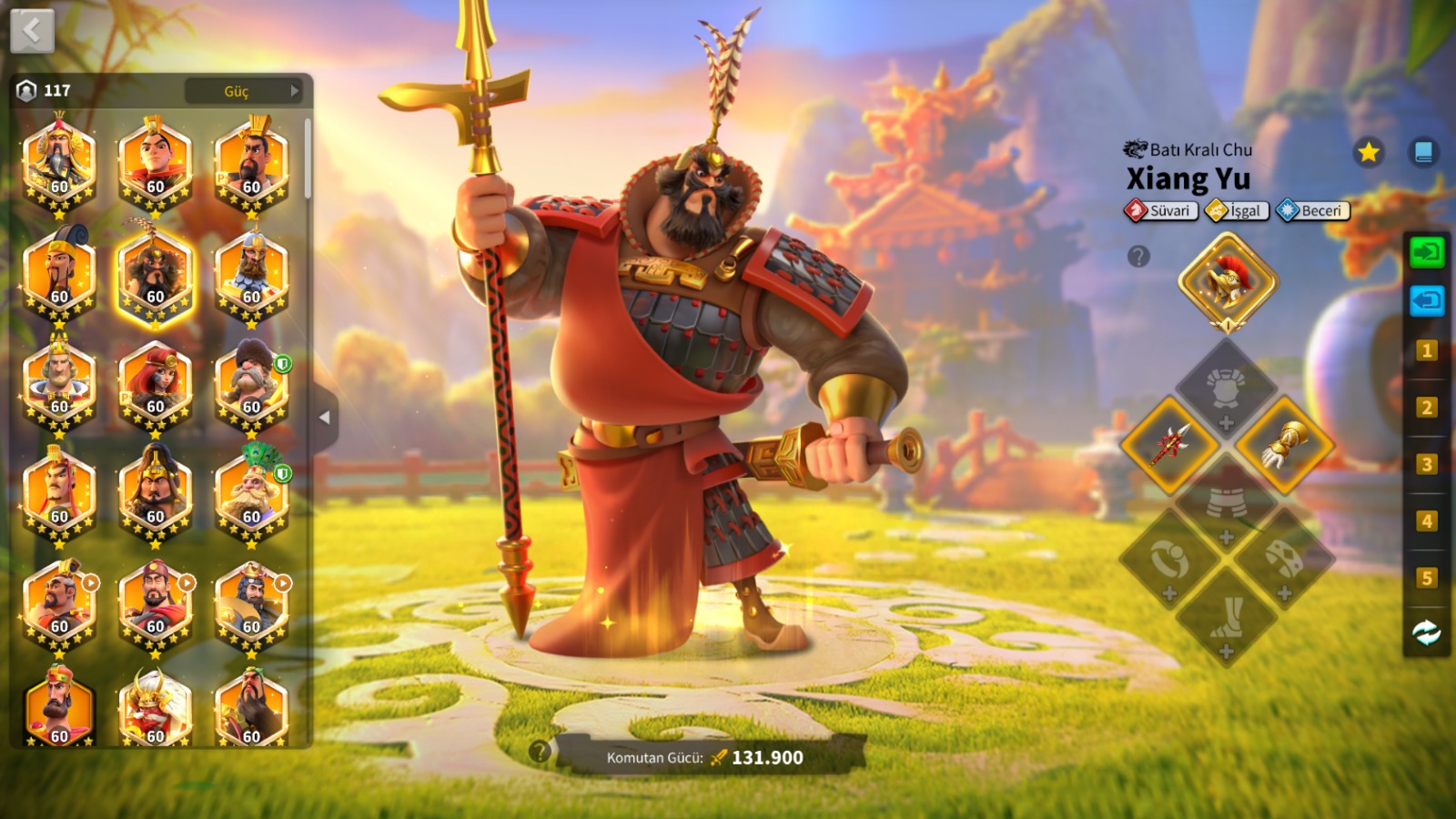
Task: Click the help icon beside the helmet slot
Action: (x=1138, y=257)
